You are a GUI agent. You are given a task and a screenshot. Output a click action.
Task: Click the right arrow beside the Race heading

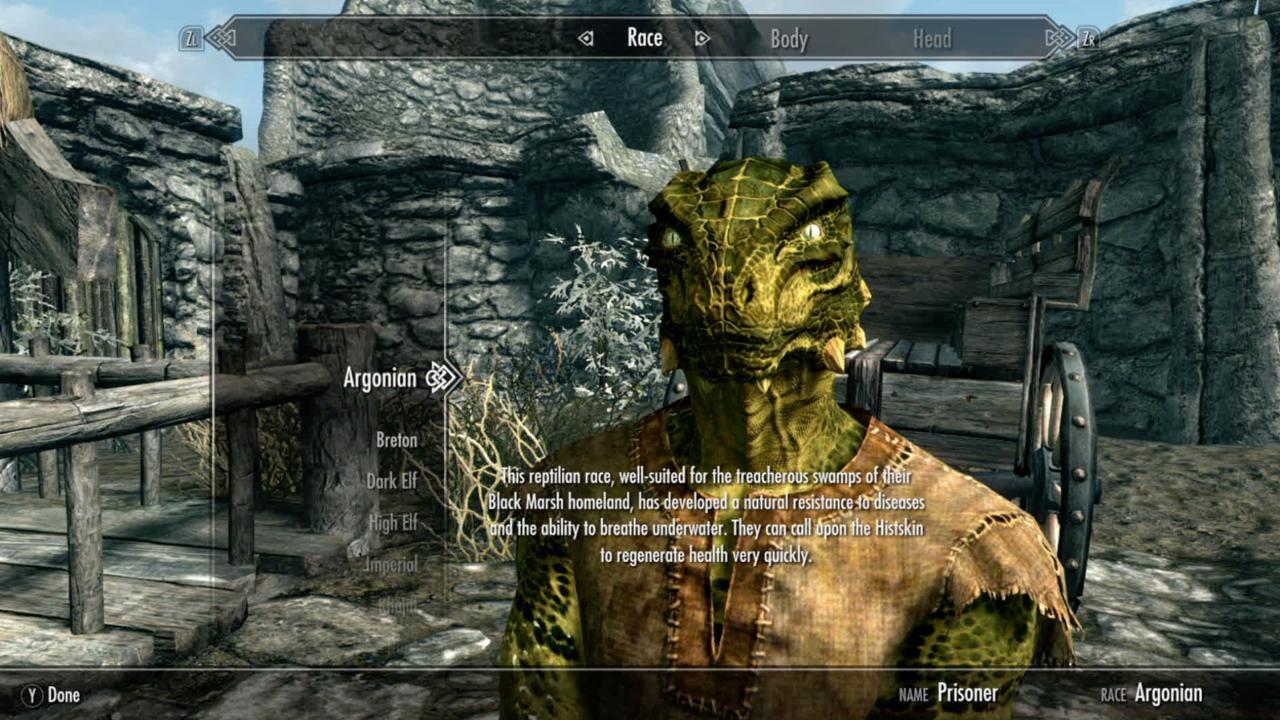point(703,37)
